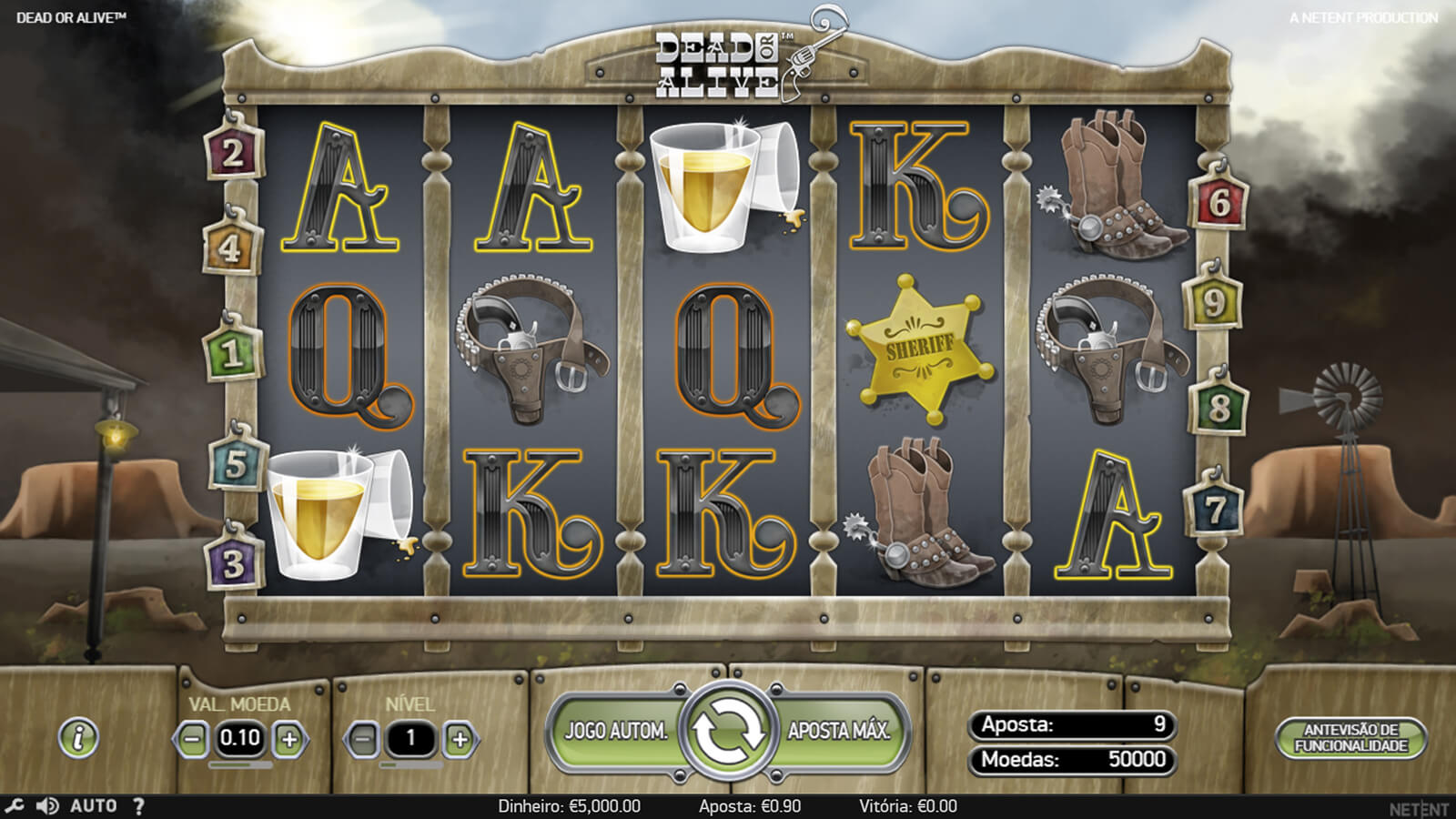
Task: Spin the reels with the round arrow button
Action: [728, 731]
